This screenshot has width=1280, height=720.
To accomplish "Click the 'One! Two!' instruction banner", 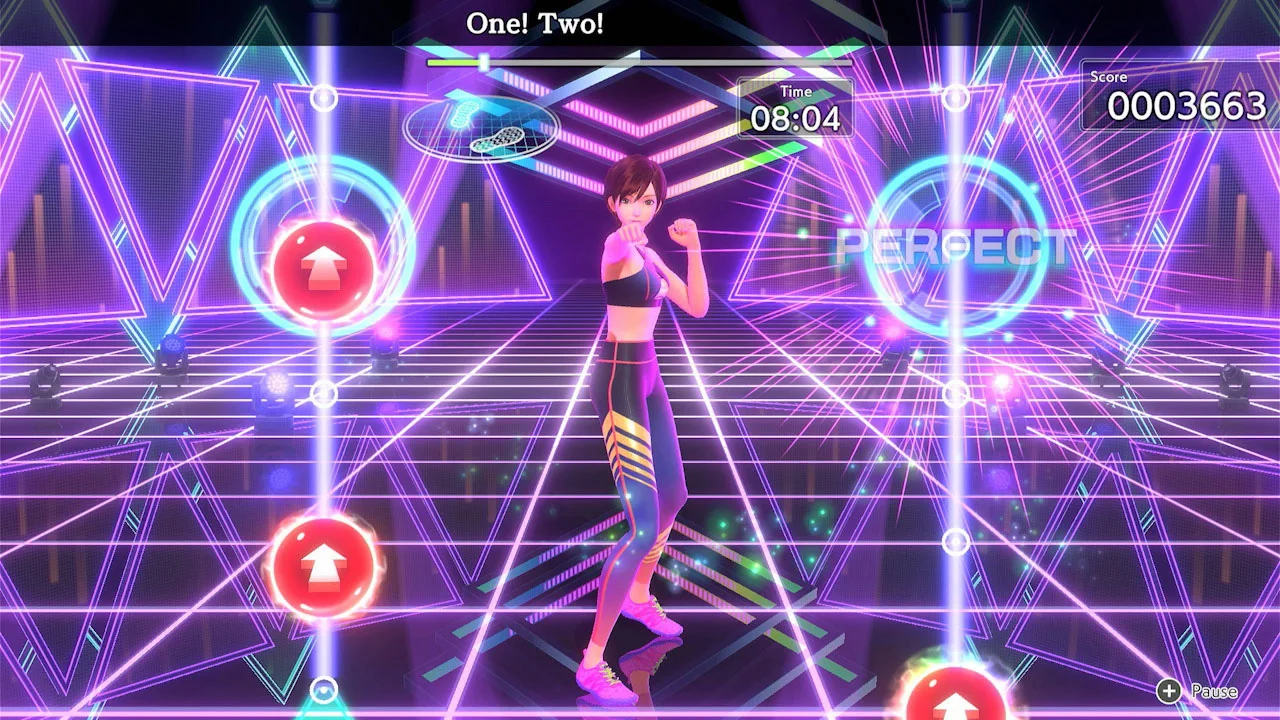I will pos(533,22).
